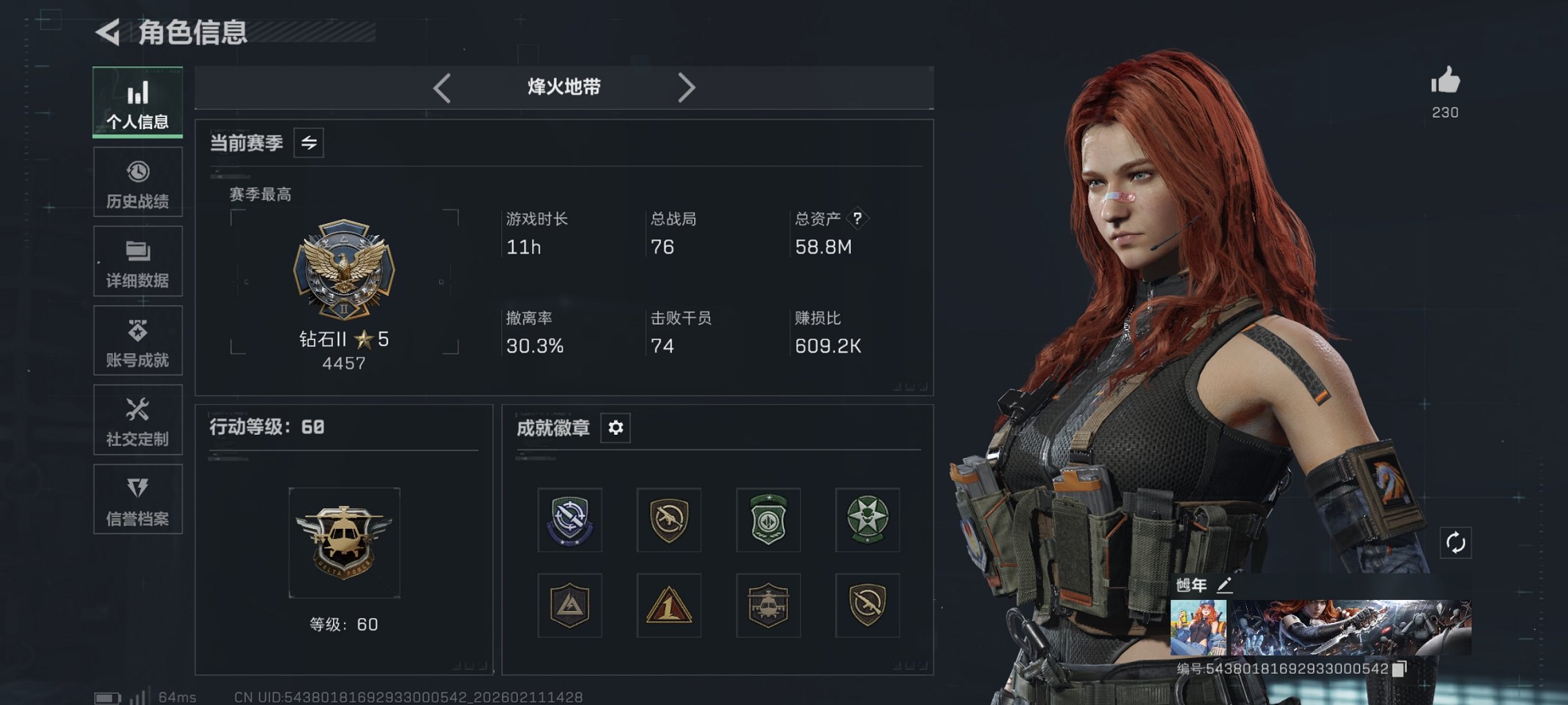Open 账号成就 in the sidebar
Screen dimensions: 1568x705
pyautogui.click(x=137, y=341)
